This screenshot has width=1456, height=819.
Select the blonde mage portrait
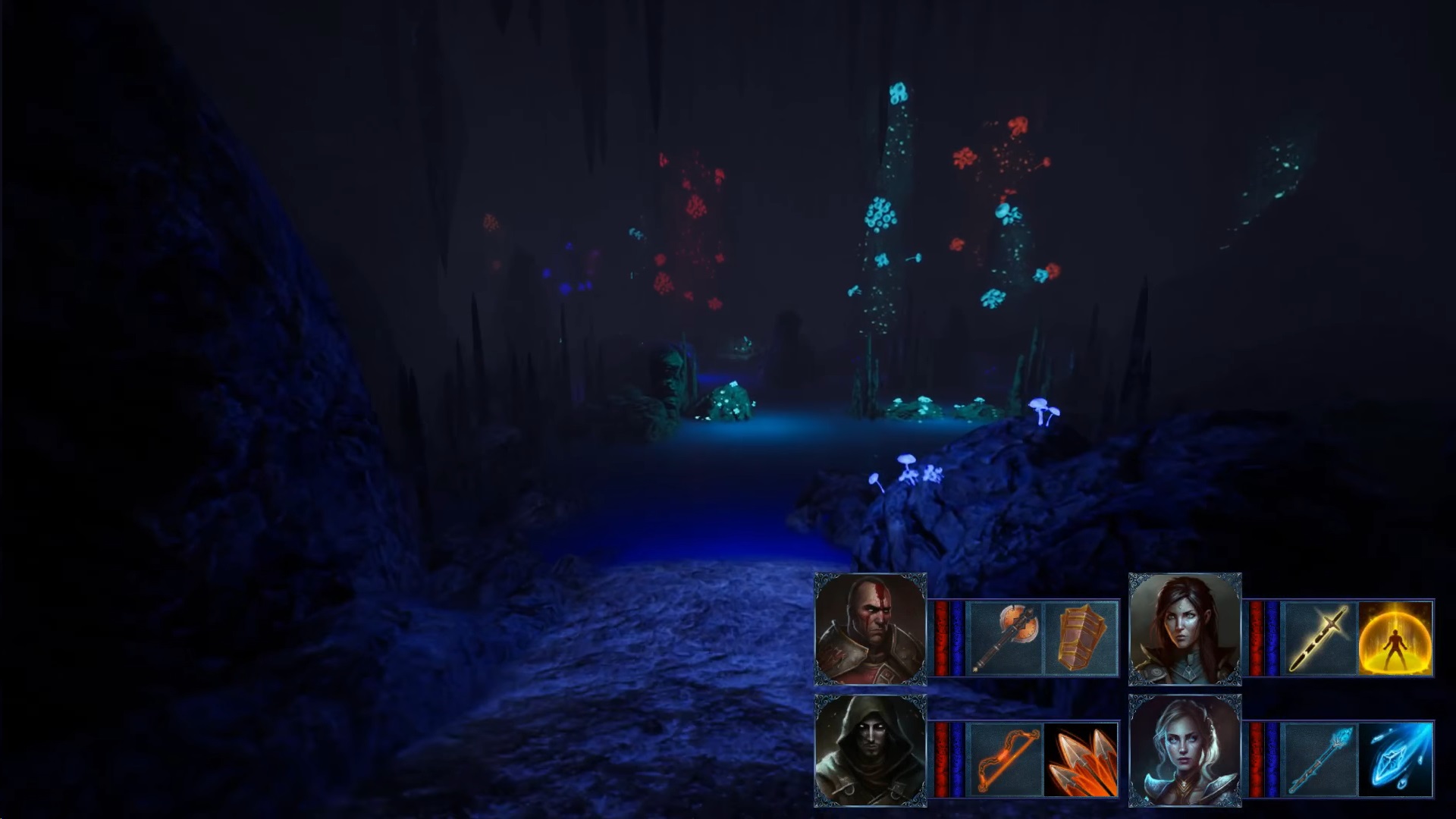(x=1185, y=750)
